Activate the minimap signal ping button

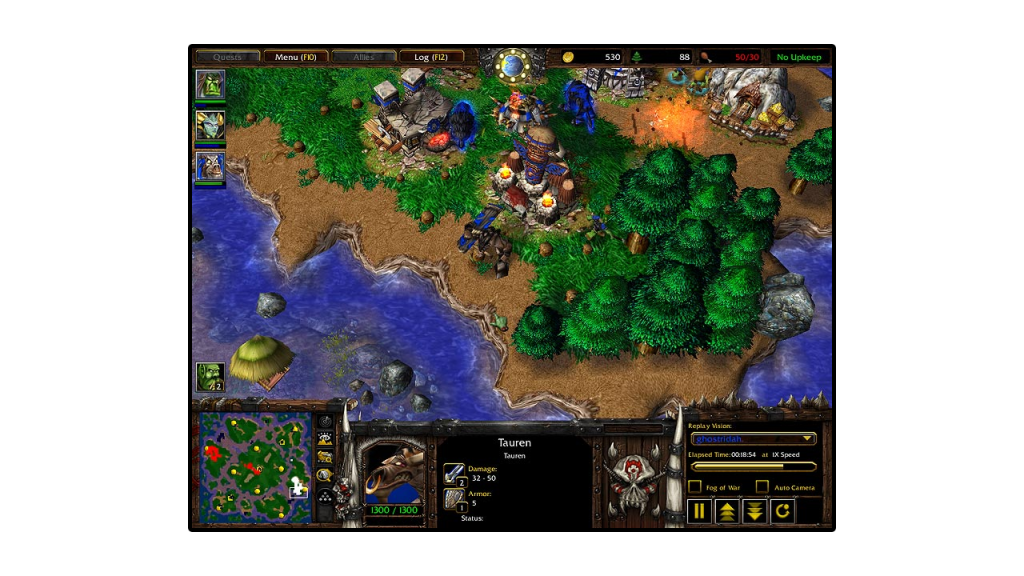tap(325, 423)
